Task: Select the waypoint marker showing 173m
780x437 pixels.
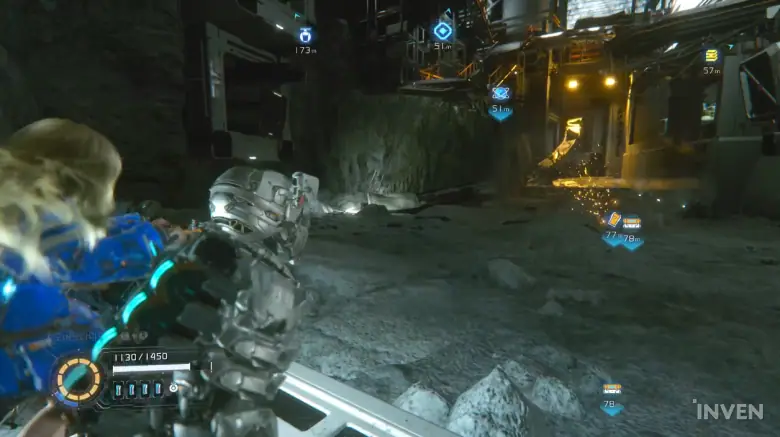Action: click(305, 36)
